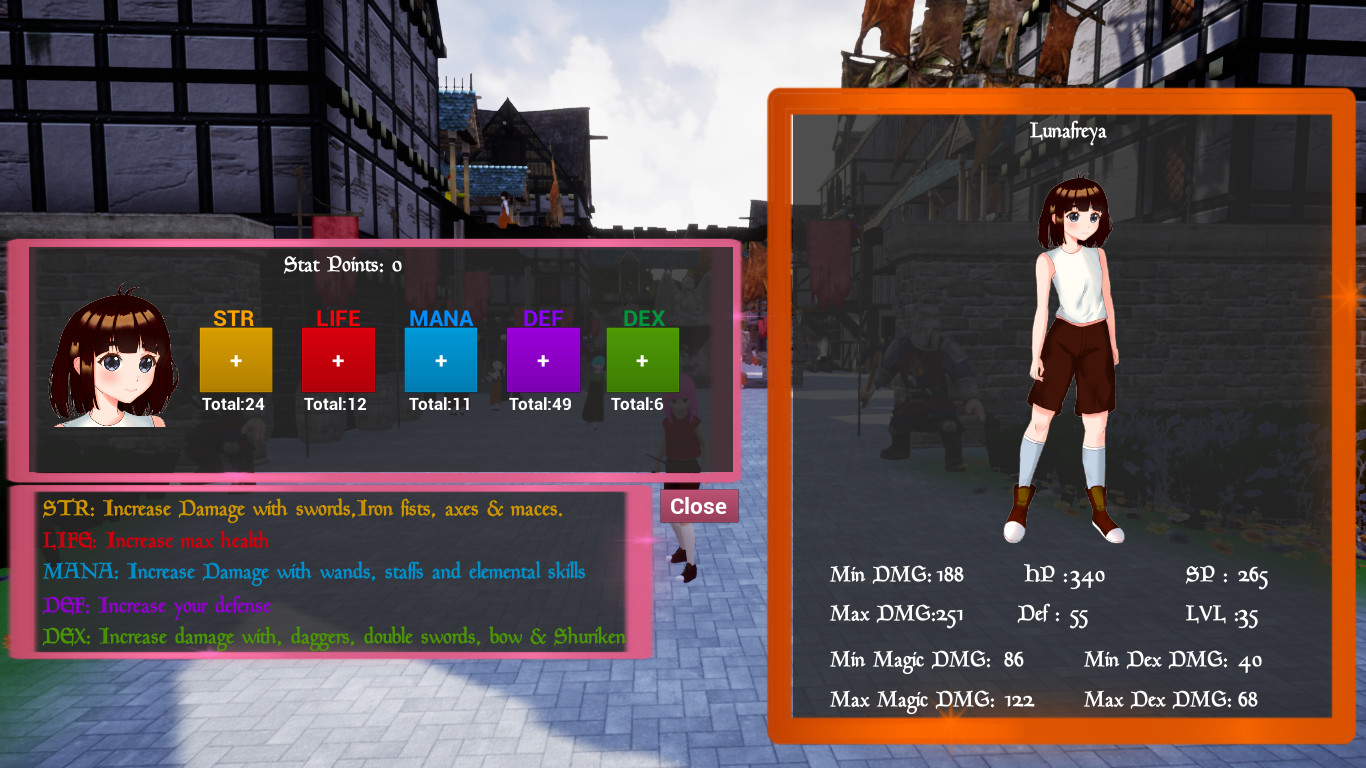Click the purple DEF plus button
The width and height of the screenshot is (1366, 768).
[x=543, y=359]
